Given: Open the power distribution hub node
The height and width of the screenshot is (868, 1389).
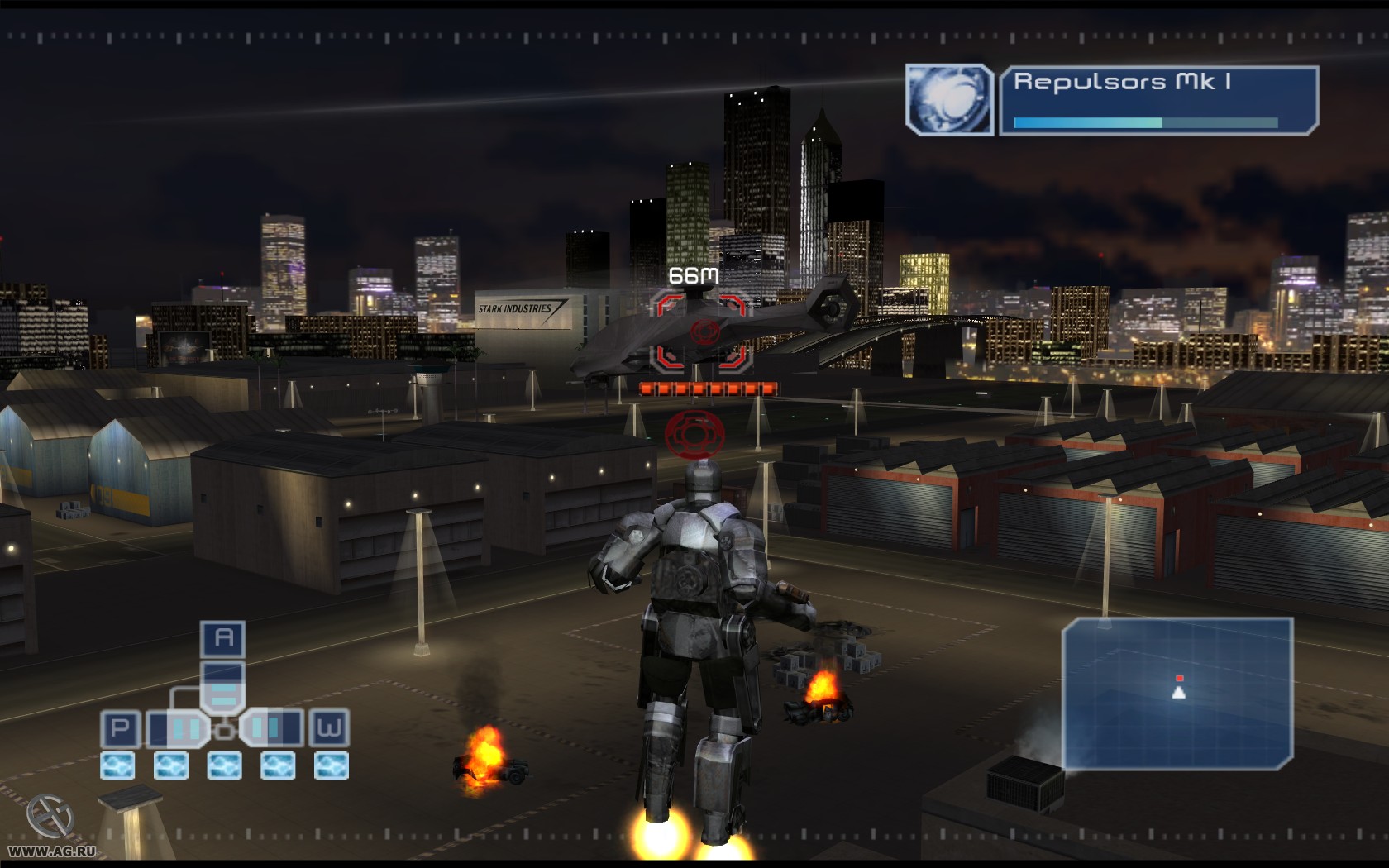Looking at the screenshot, I should 223,731.
